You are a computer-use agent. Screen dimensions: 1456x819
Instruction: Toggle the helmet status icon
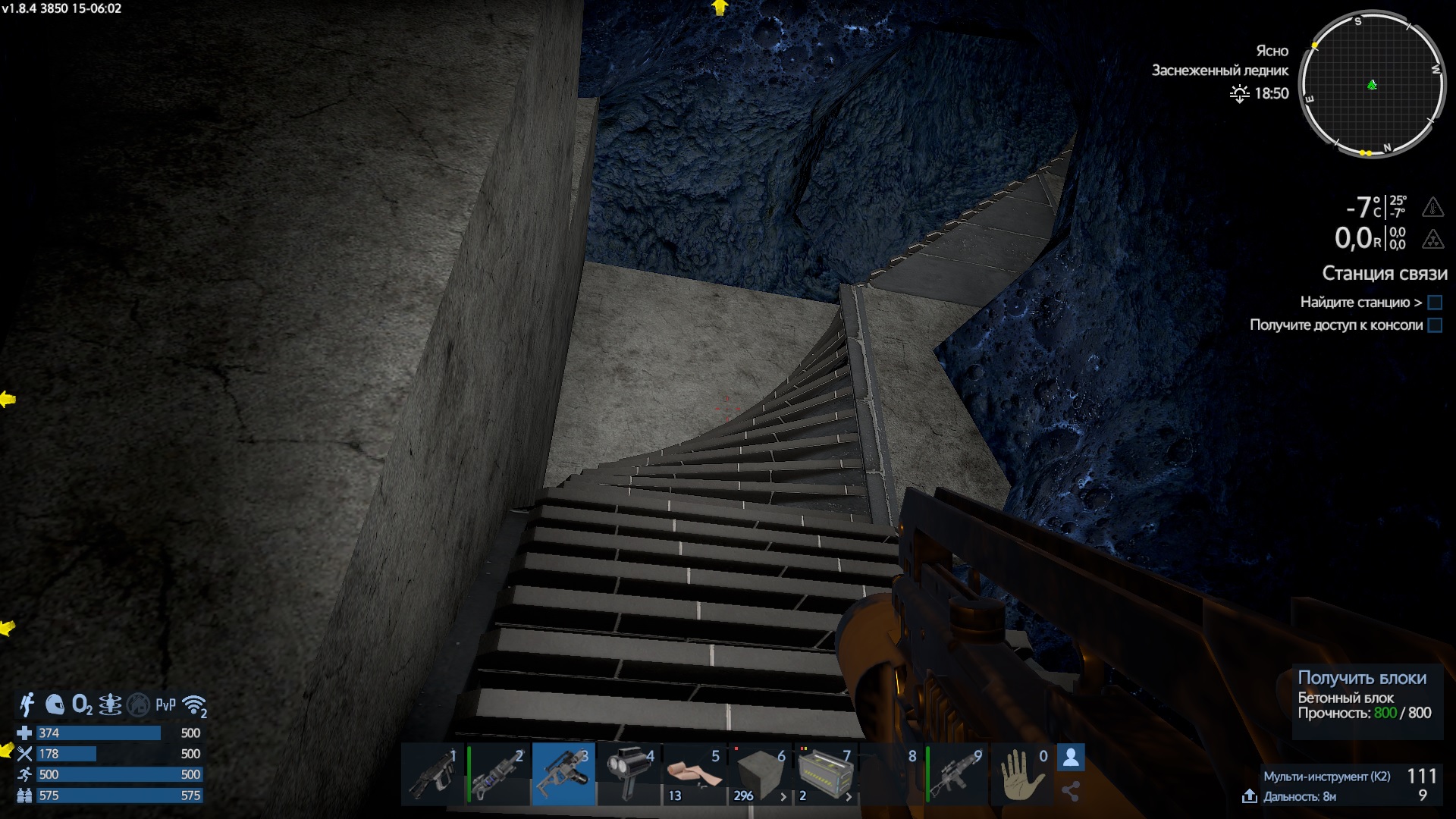tap(55, 704)
